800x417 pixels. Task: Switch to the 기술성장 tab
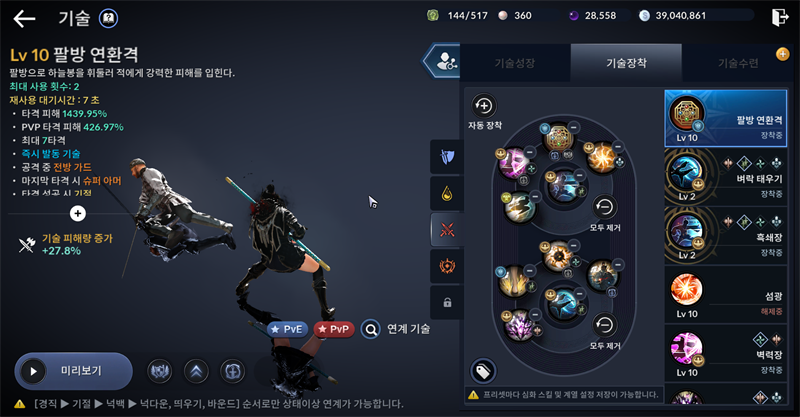coord(516,63)
